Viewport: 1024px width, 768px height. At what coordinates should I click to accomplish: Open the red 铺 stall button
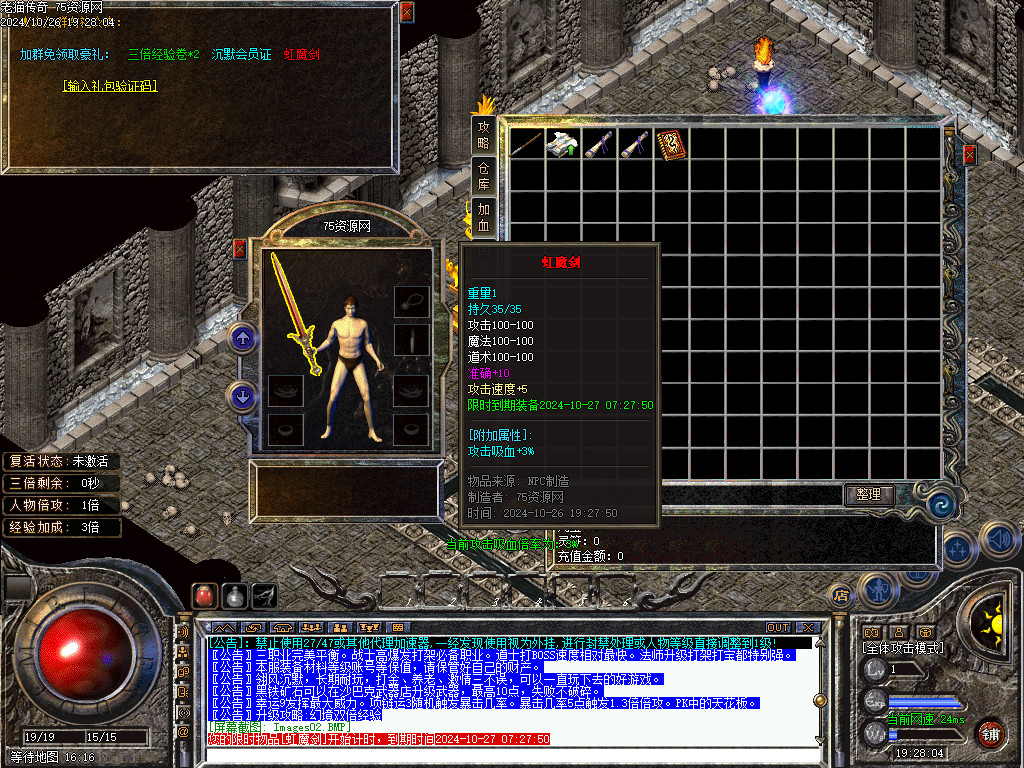pyautogui.click(x=990, y=732)
